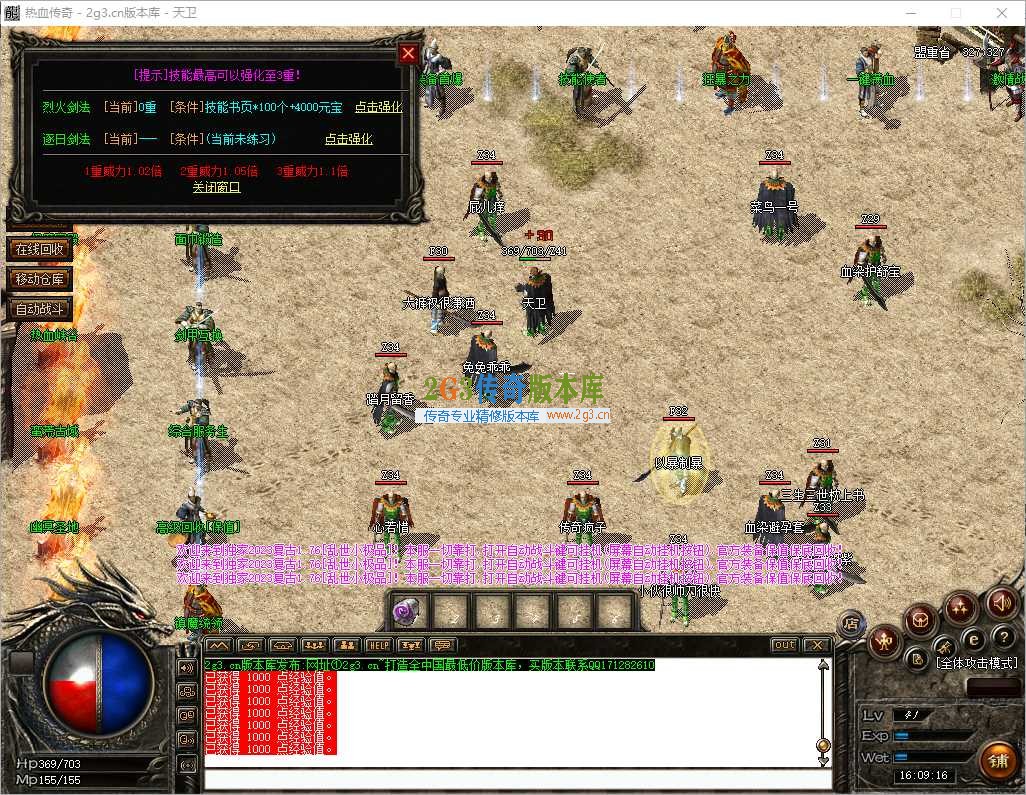Open the question mark help icon
Image resolution: width=1026 pixels, height=795 pixels.
1004,637
